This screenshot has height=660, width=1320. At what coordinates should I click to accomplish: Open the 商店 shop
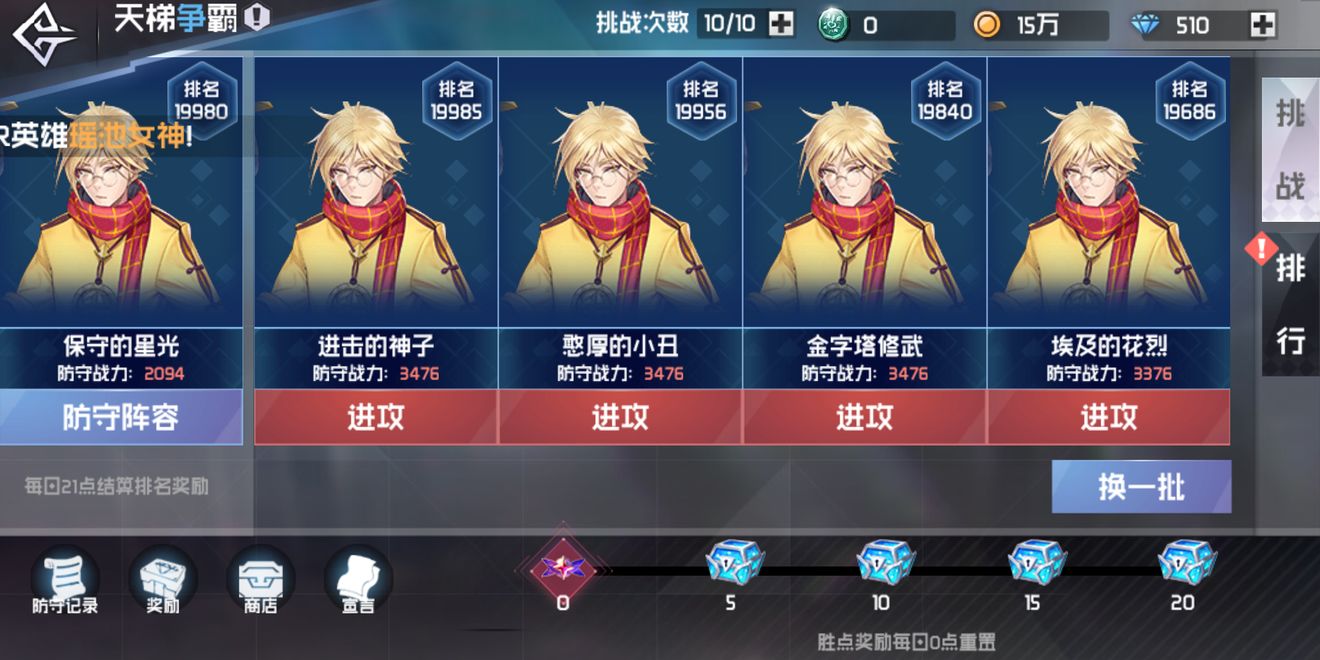(x=260, y=580)
